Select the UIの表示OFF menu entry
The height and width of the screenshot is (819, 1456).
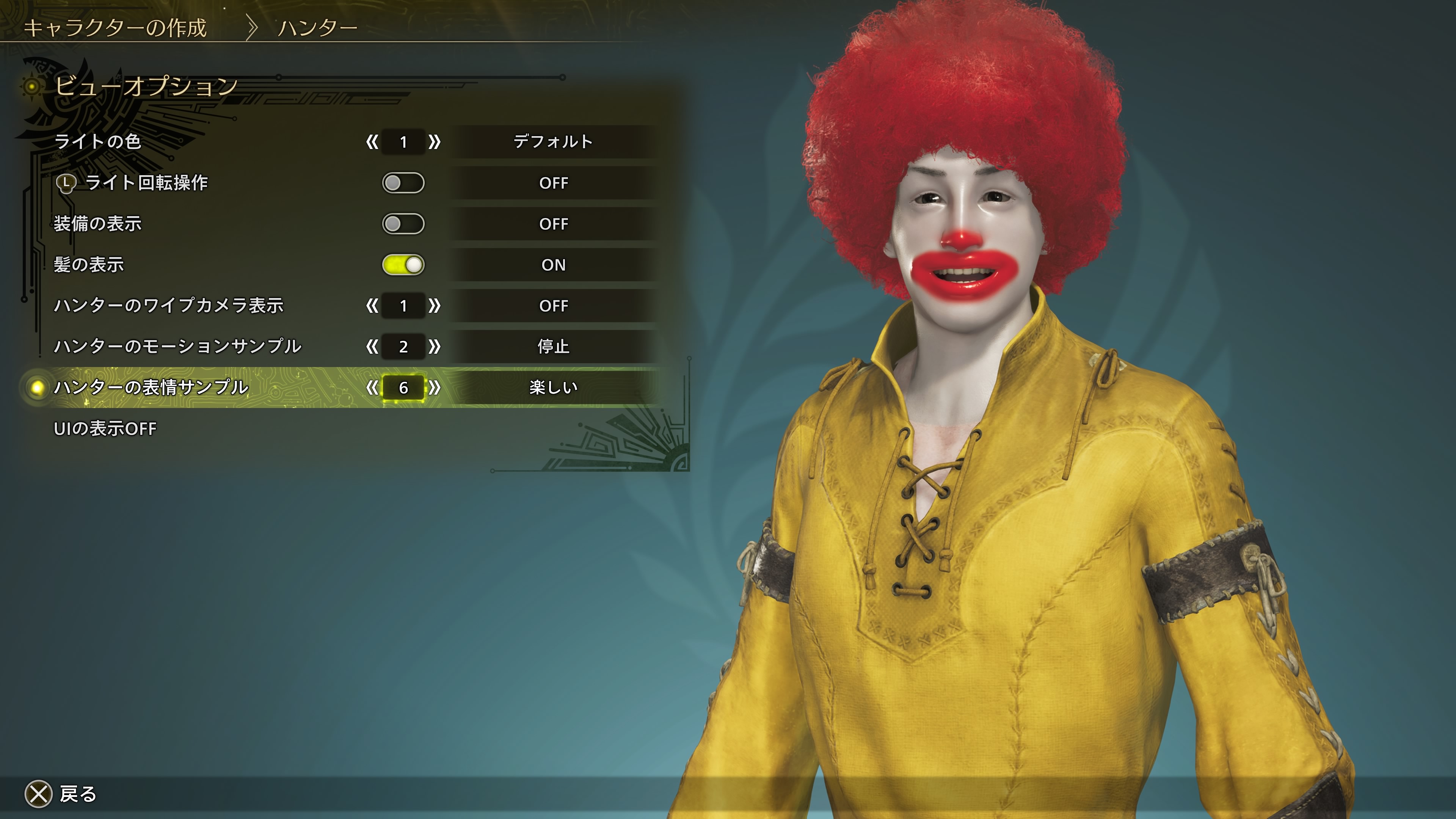click(x=105, y=428)
